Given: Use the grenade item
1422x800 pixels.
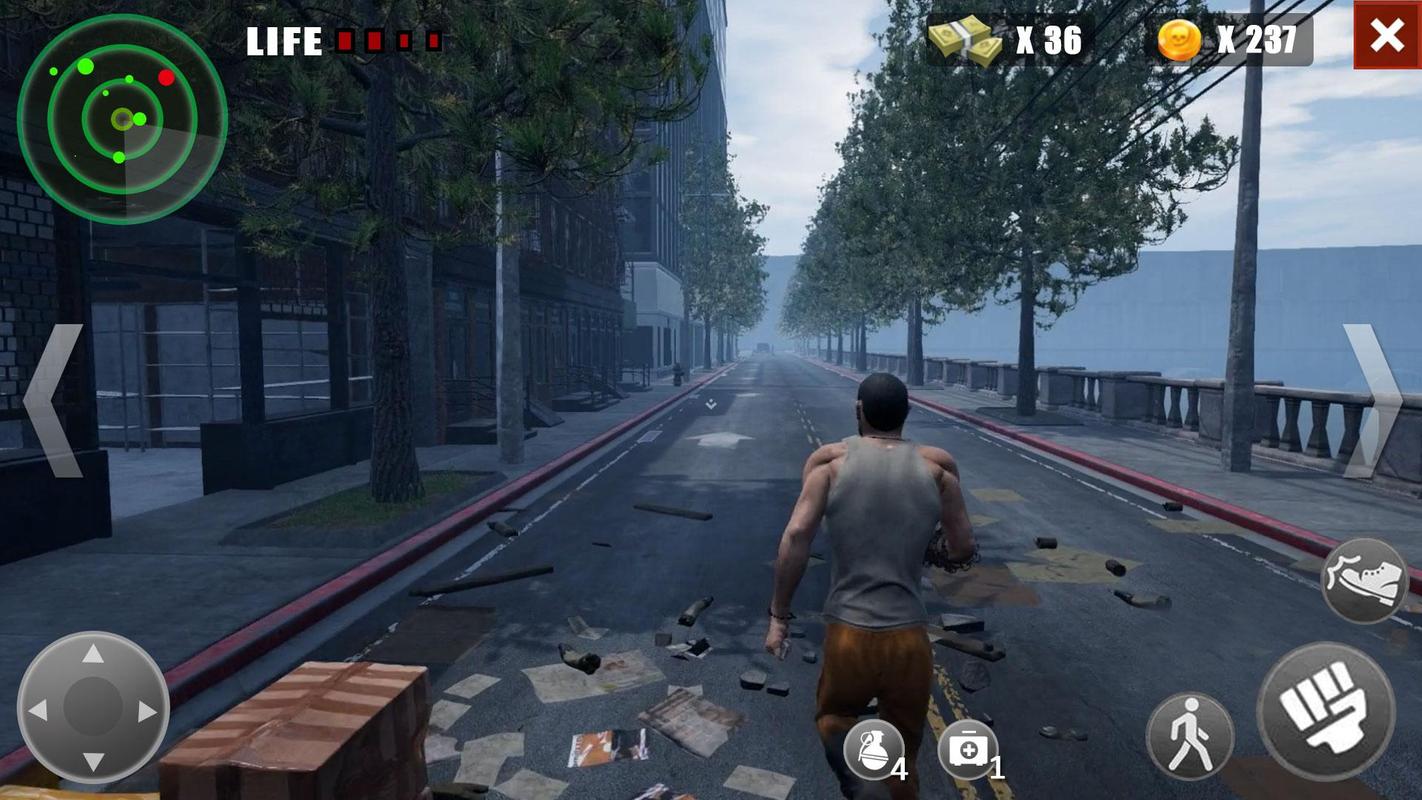Looking at the screenshot, I should [873, 749].
